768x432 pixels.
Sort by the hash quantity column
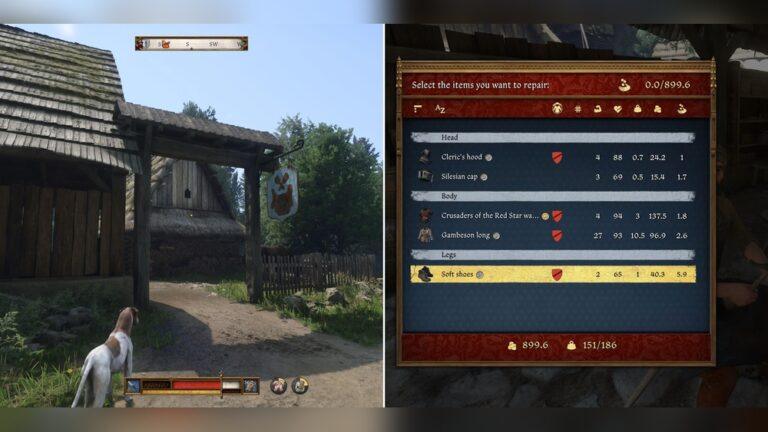click(577, 108)
